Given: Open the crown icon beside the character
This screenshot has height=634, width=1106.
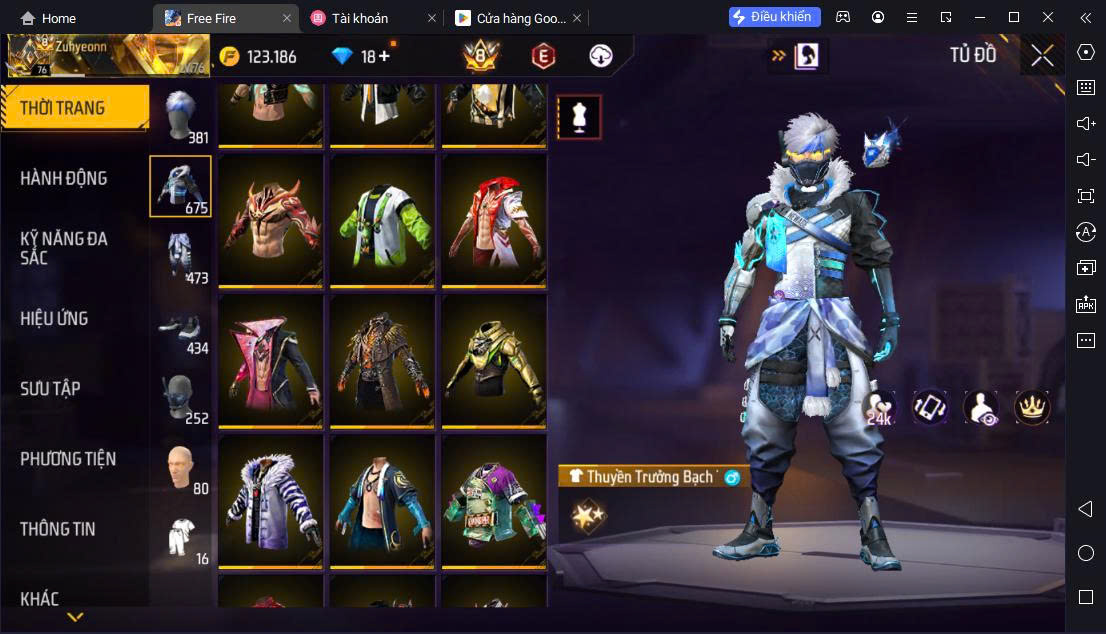Looking at the screenshot, I should pyautogui.click(x=1030, y=406).
